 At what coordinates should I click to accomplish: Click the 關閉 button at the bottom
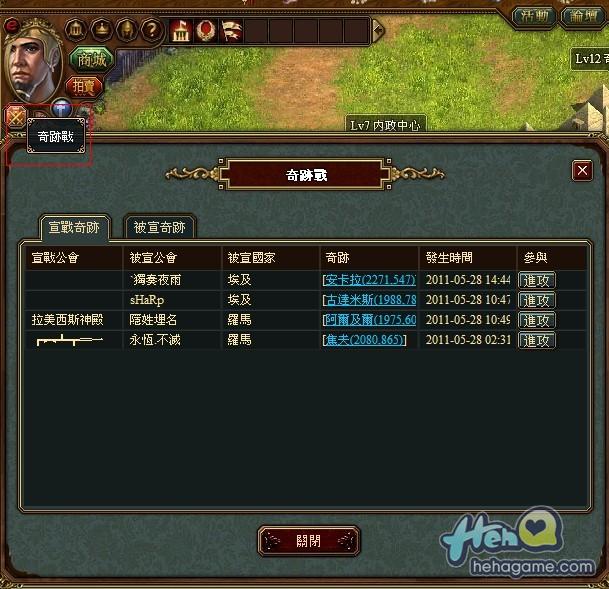coord(309,541)
